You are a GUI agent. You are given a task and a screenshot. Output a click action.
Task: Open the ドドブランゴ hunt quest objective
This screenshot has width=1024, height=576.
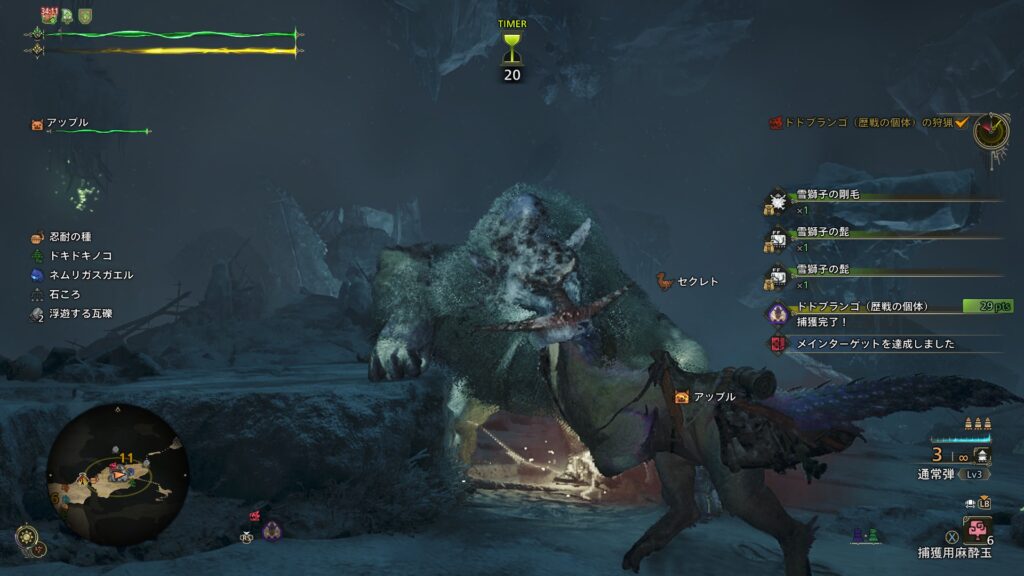pyautogui.click(x=866, y=122)
